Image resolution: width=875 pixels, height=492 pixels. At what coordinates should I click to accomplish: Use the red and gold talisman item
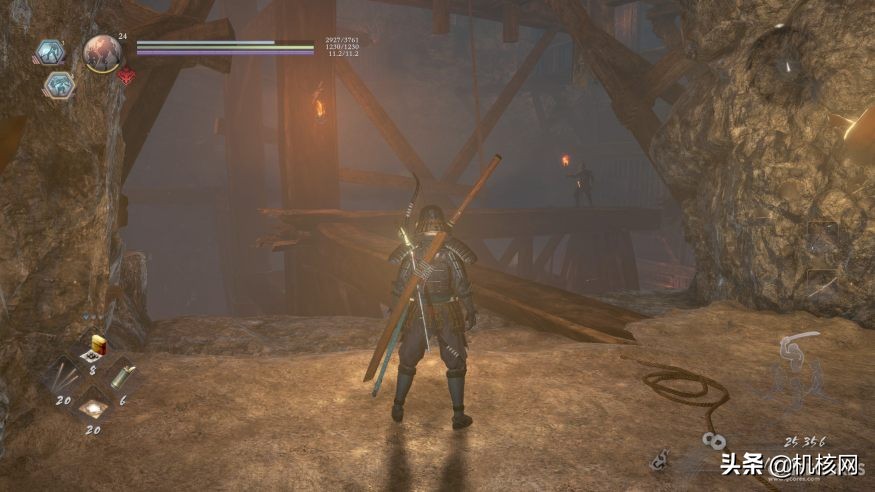98,347
